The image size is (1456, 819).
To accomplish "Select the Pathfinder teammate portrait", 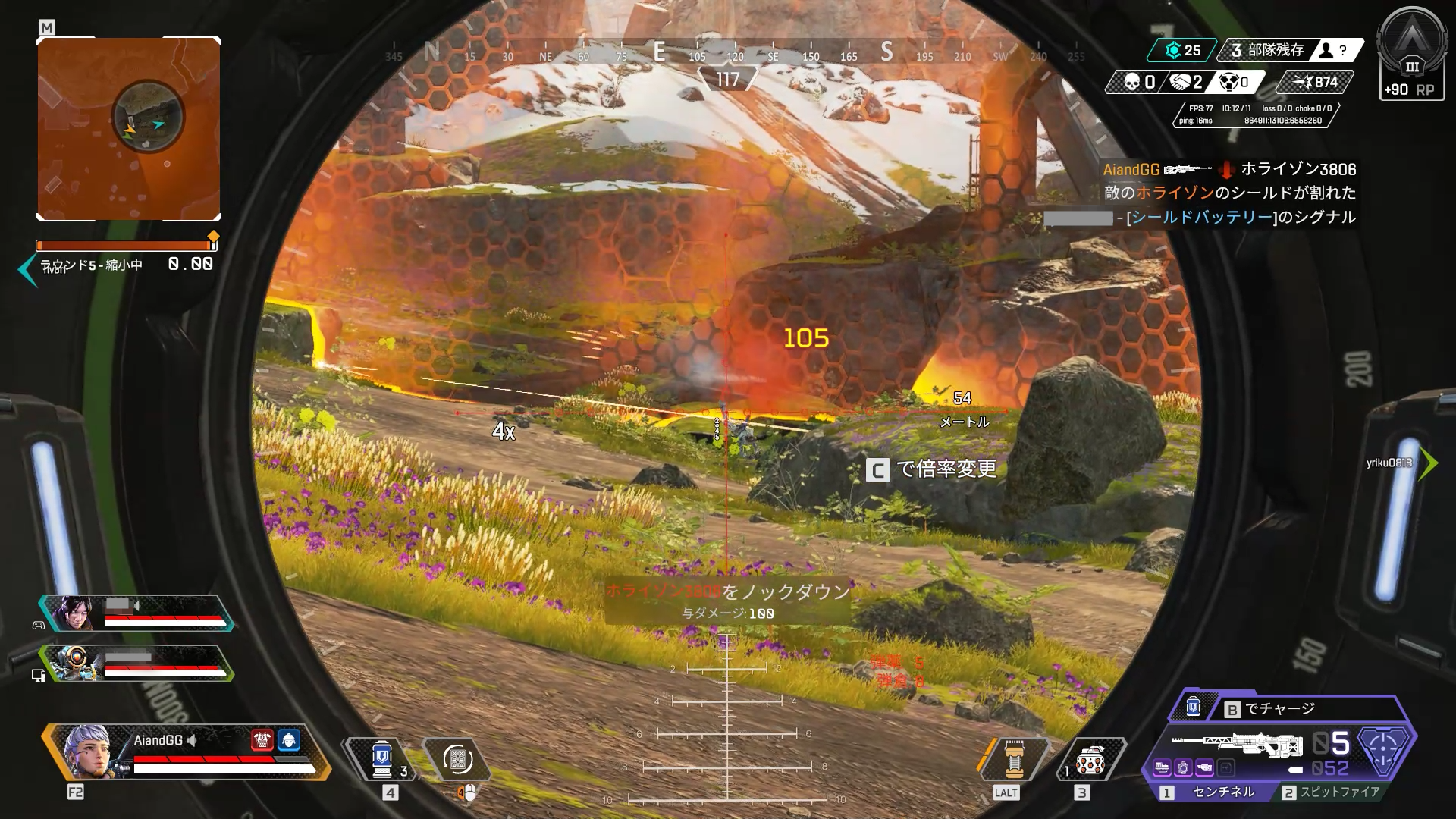I will (72, 664).
